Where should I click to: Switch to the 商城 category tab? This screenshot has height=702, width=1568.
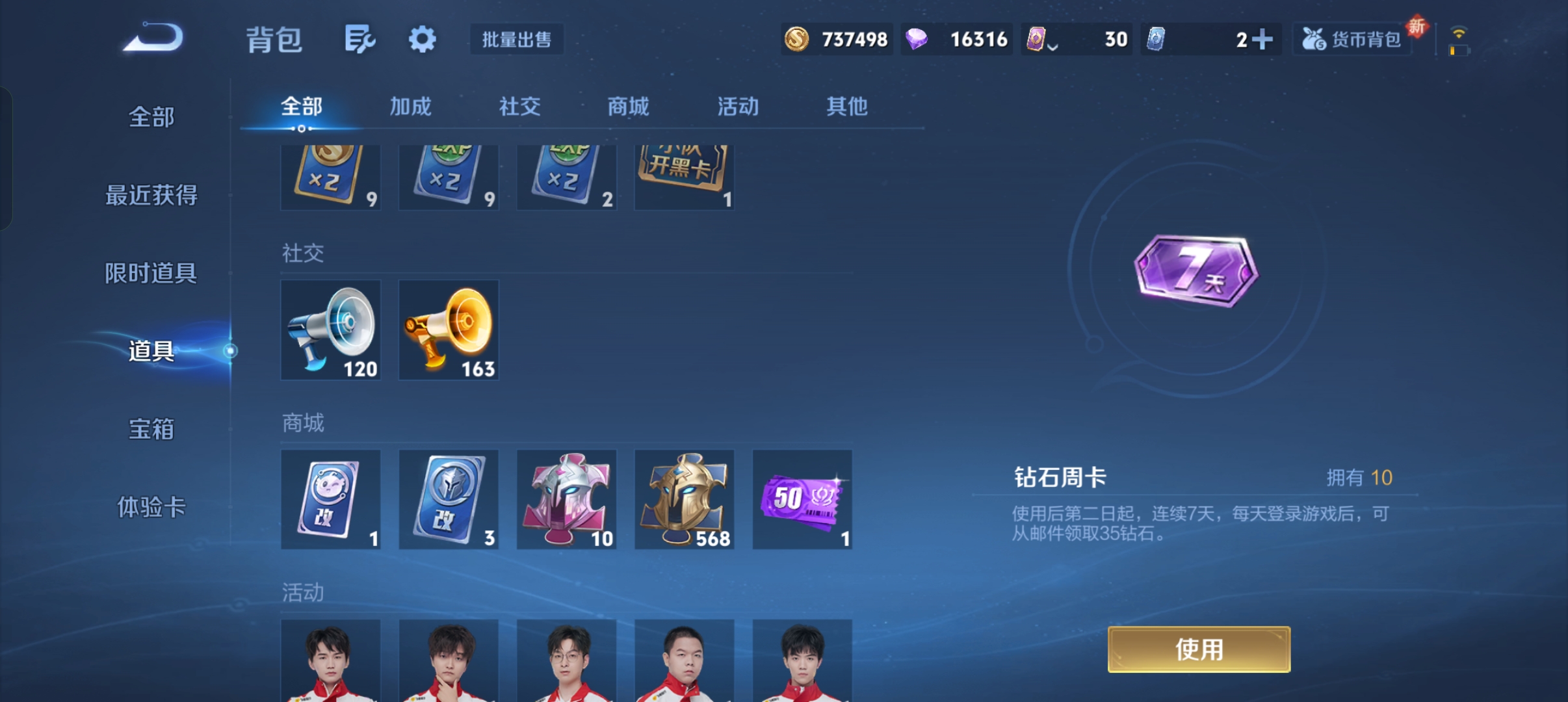627,106
